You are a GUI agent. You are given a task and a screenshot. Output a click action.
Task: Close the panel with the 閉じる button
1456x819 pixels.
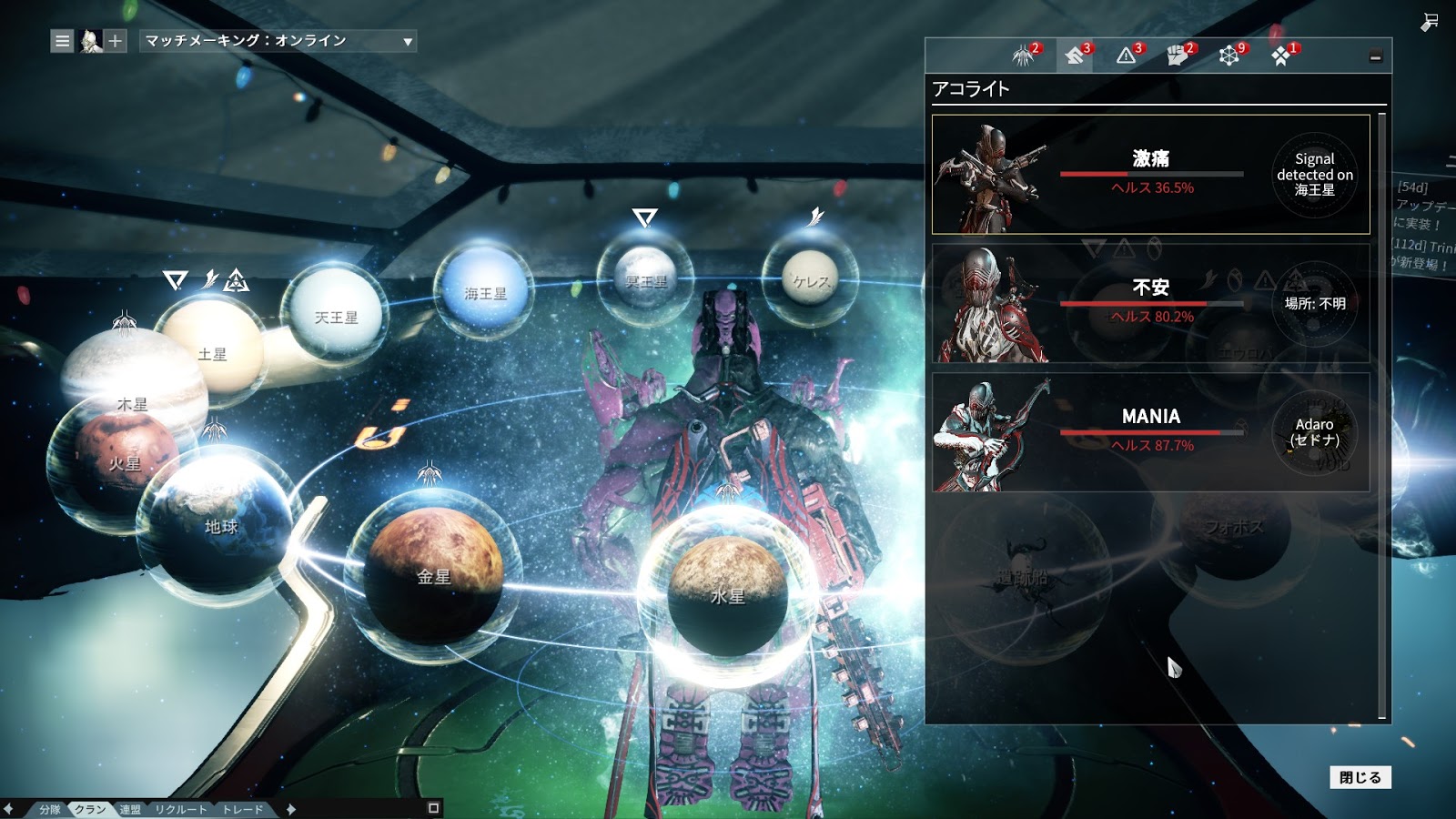point(1360,777)
